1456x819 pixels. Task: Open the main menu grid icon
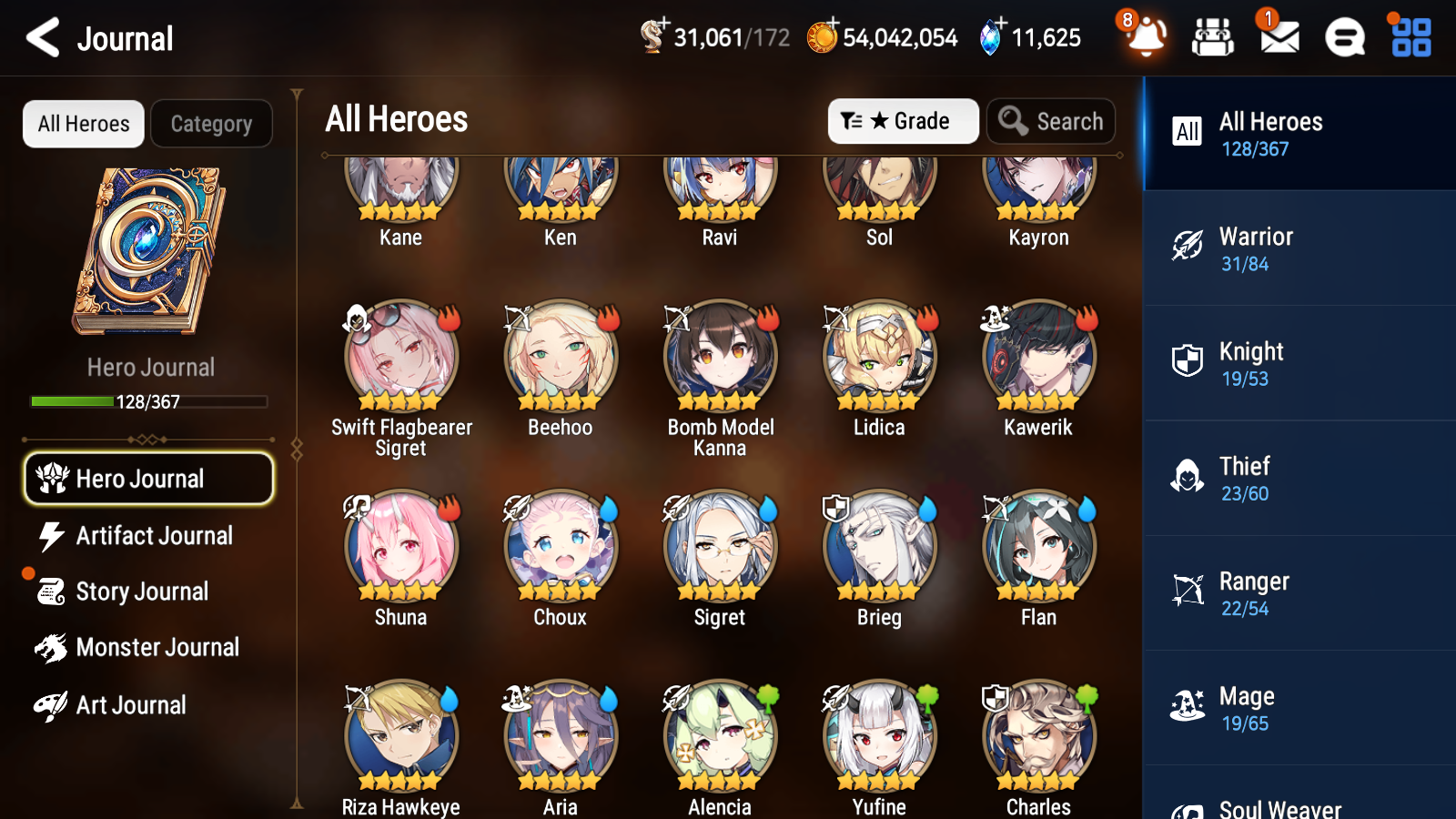tap(1408, 37)
